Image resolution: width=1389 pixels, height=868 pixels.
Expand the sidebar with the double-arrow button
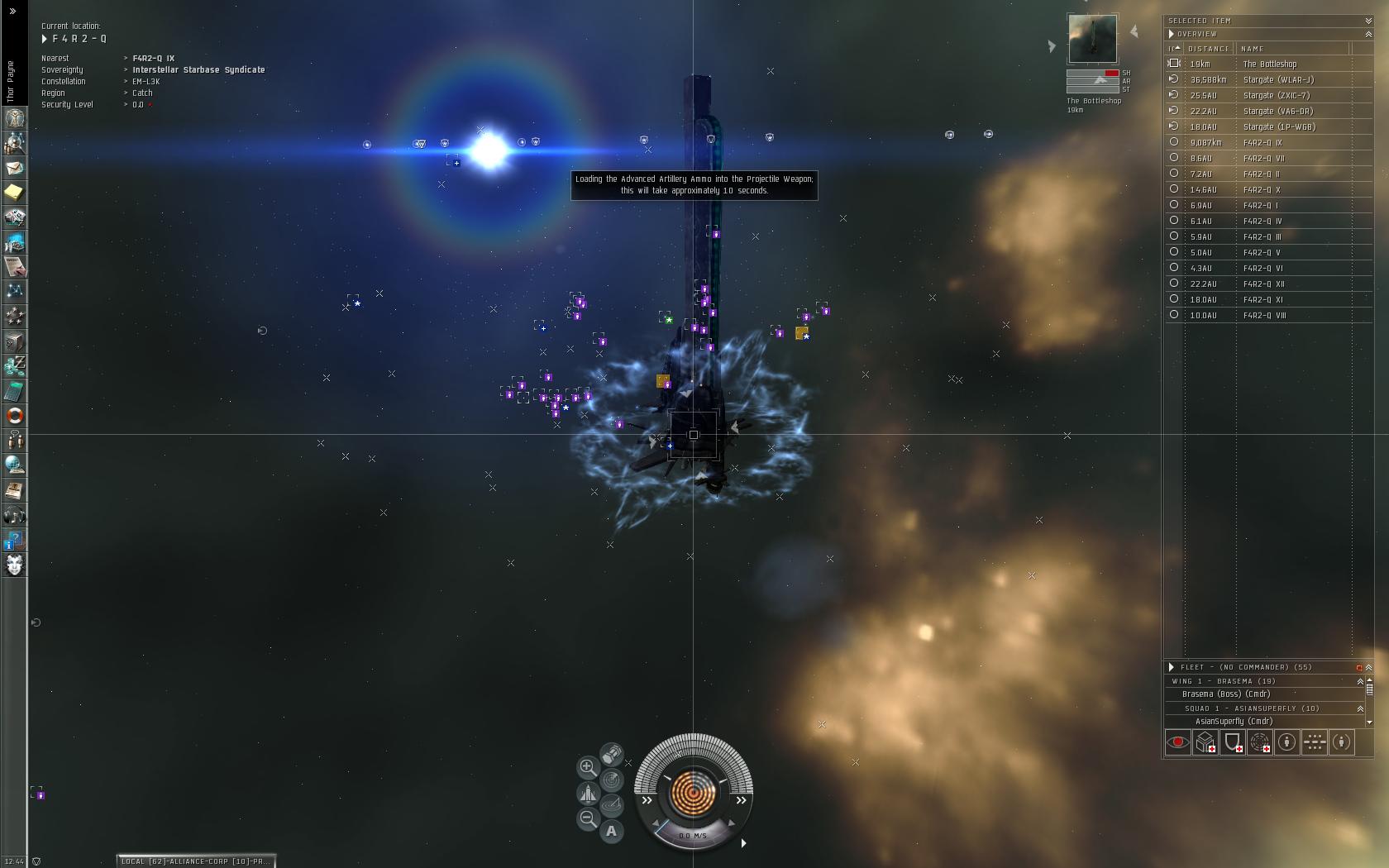[x=12, y=11]
